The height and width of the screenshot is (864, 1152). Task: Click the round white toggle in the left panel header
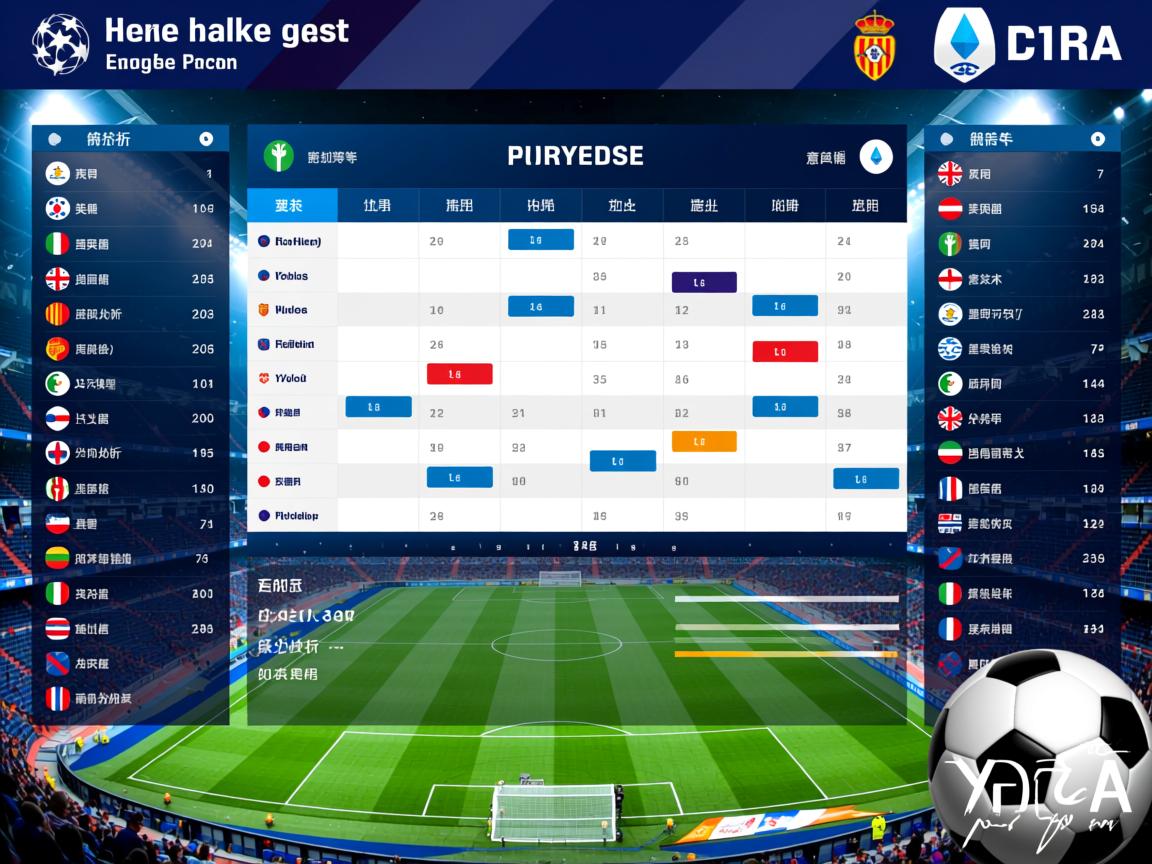[206, 139]
